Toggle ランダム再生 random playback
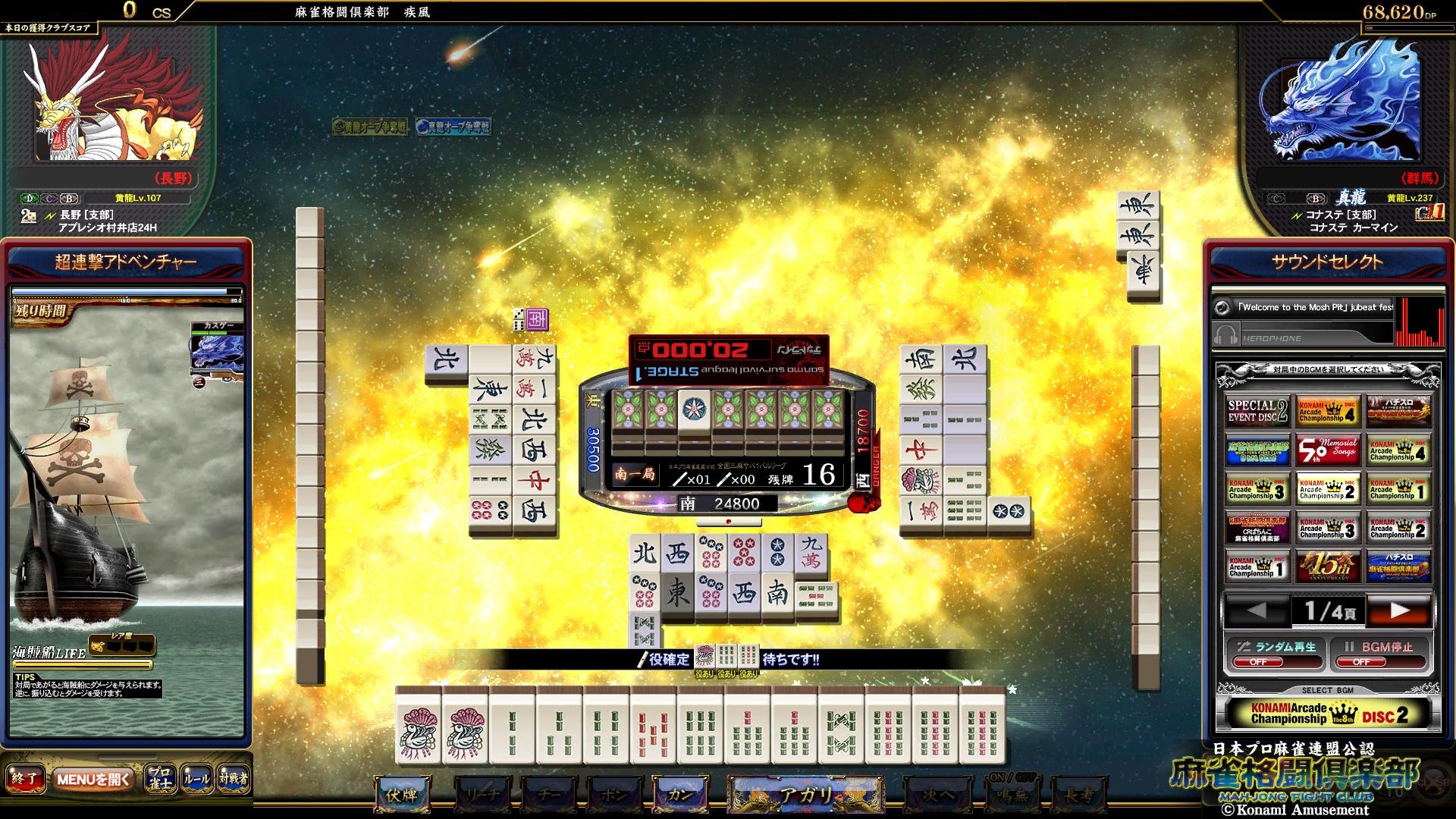Image resolution: width=1456 pixels, height=819 pixels. point(1275,653)
